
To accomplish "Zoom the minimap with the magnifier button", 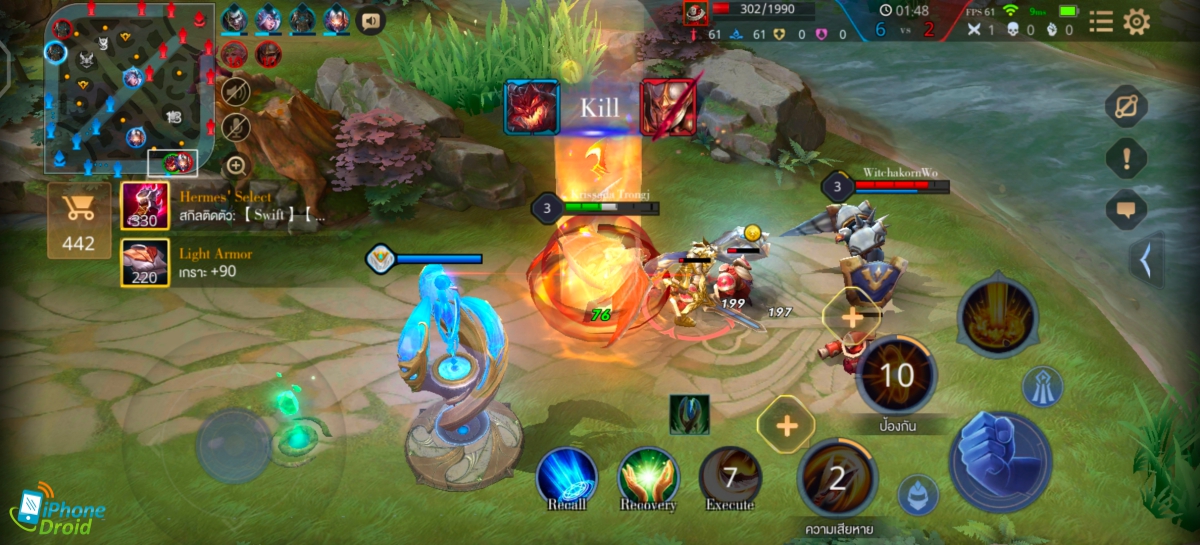I will [x=236, y=165].
